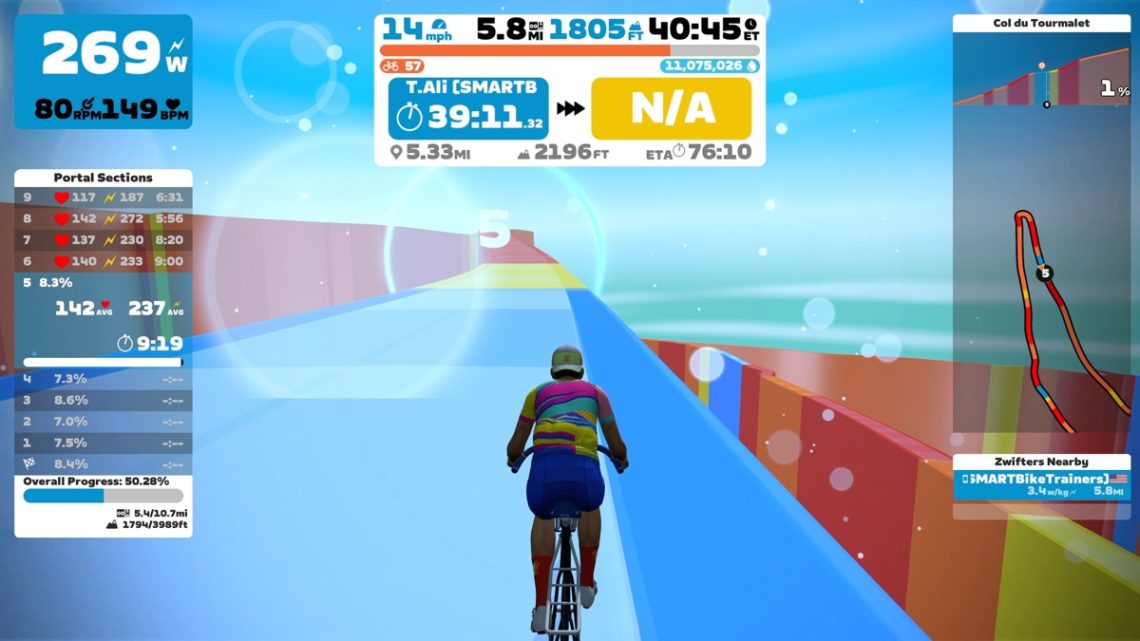Select the 7.3% section 4 row
This screenshot has width=1140, height=641.
[103, 379]
